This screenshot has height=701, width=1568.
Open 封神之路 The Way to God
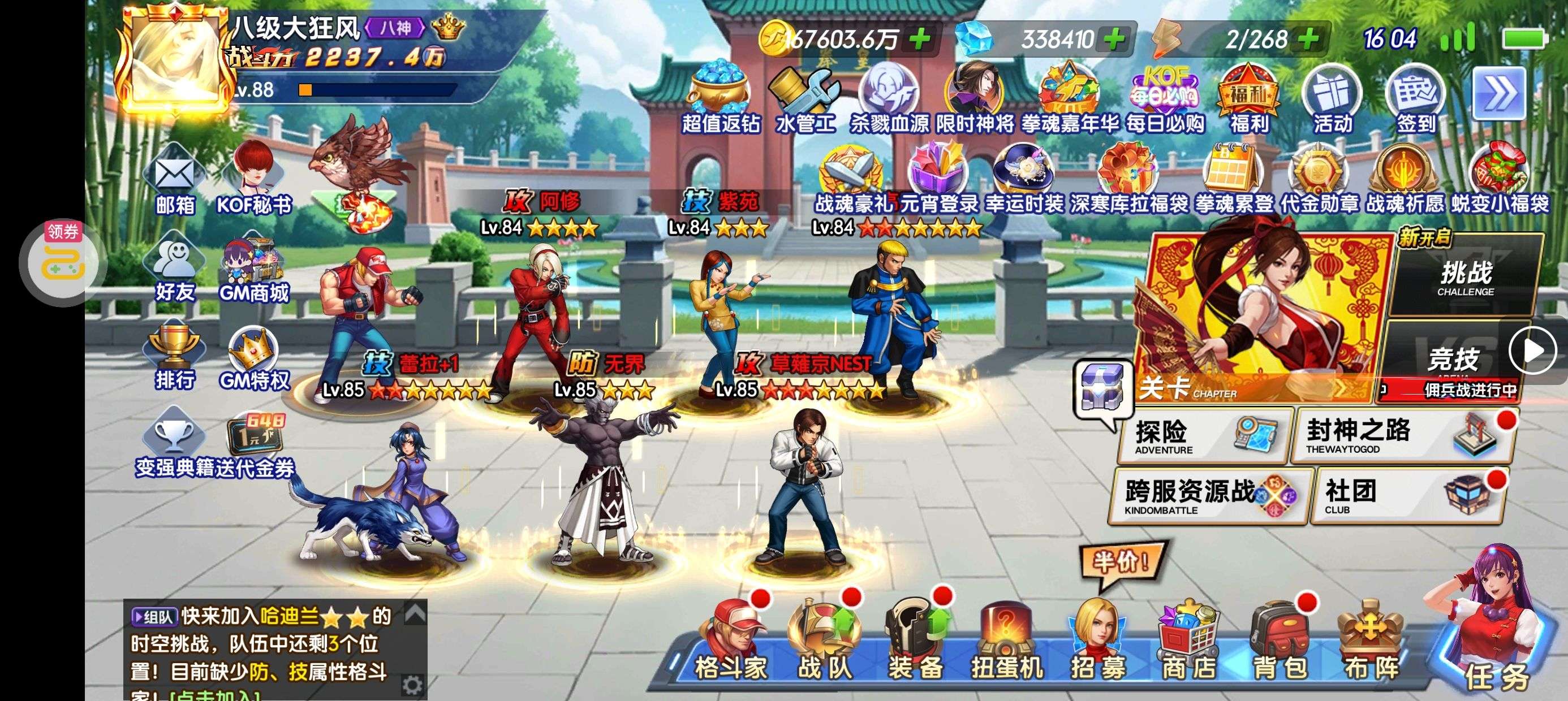1400,436
